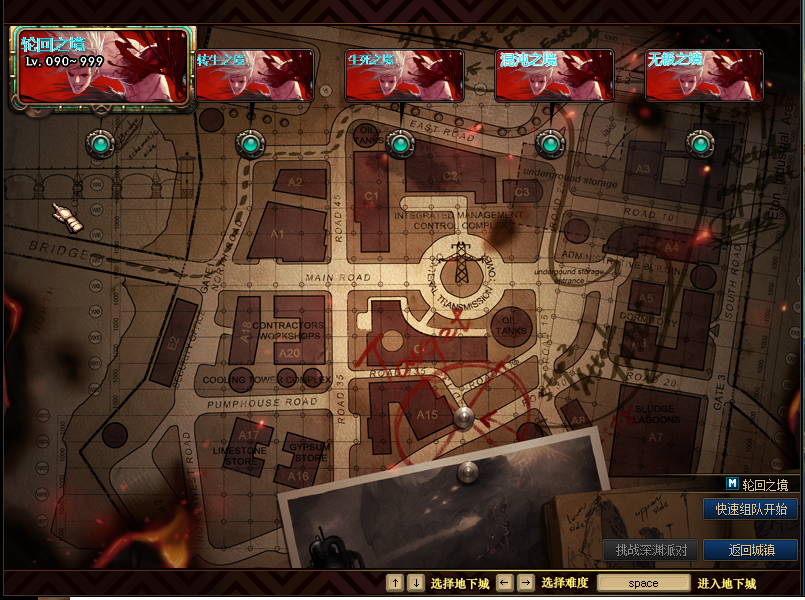
Task: Start quick party with 快速组队开始
Action: (x=750, y=510)
